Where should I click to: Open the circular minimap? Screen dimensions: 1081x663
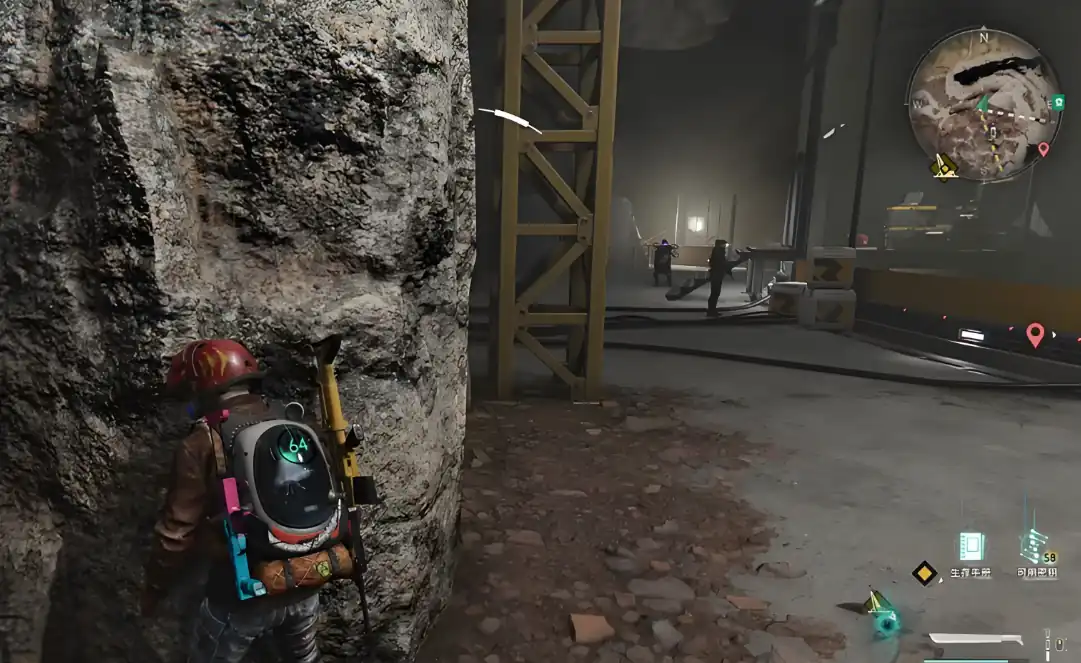click(x=983, y=104)
